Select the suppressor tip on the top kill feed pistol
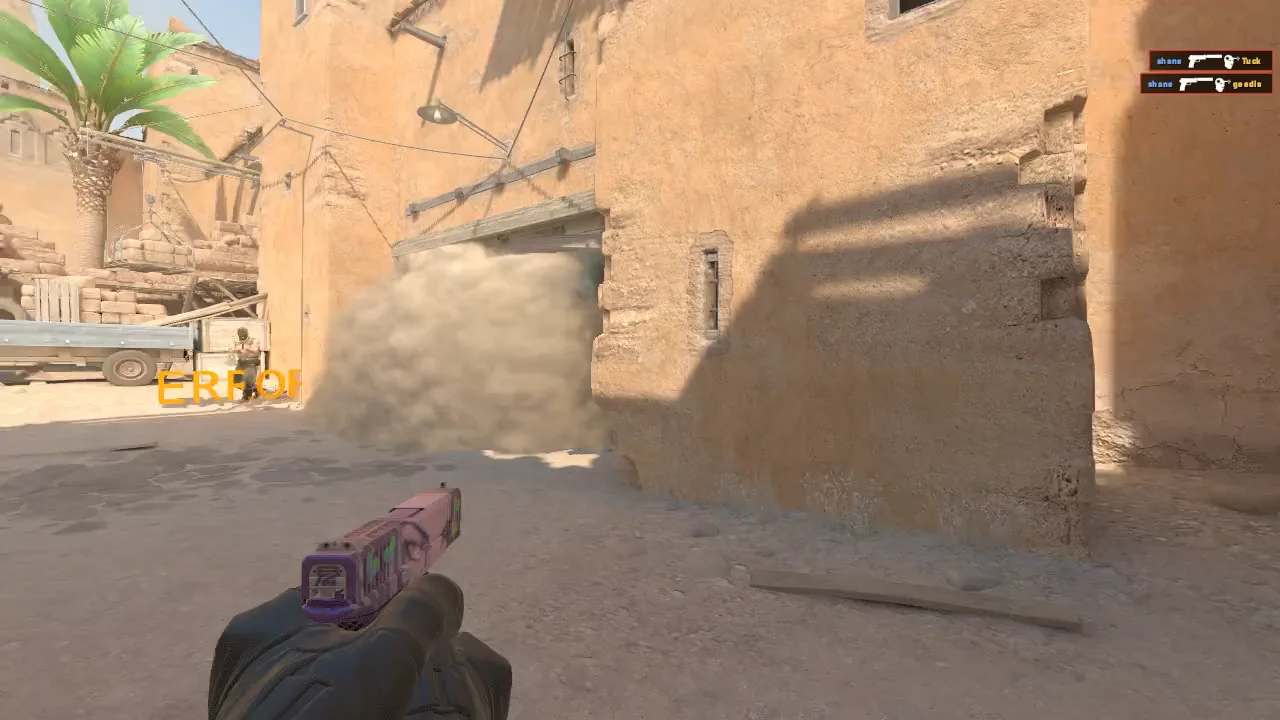The height and width of the screenshot is (720, 1280). 1218,56
